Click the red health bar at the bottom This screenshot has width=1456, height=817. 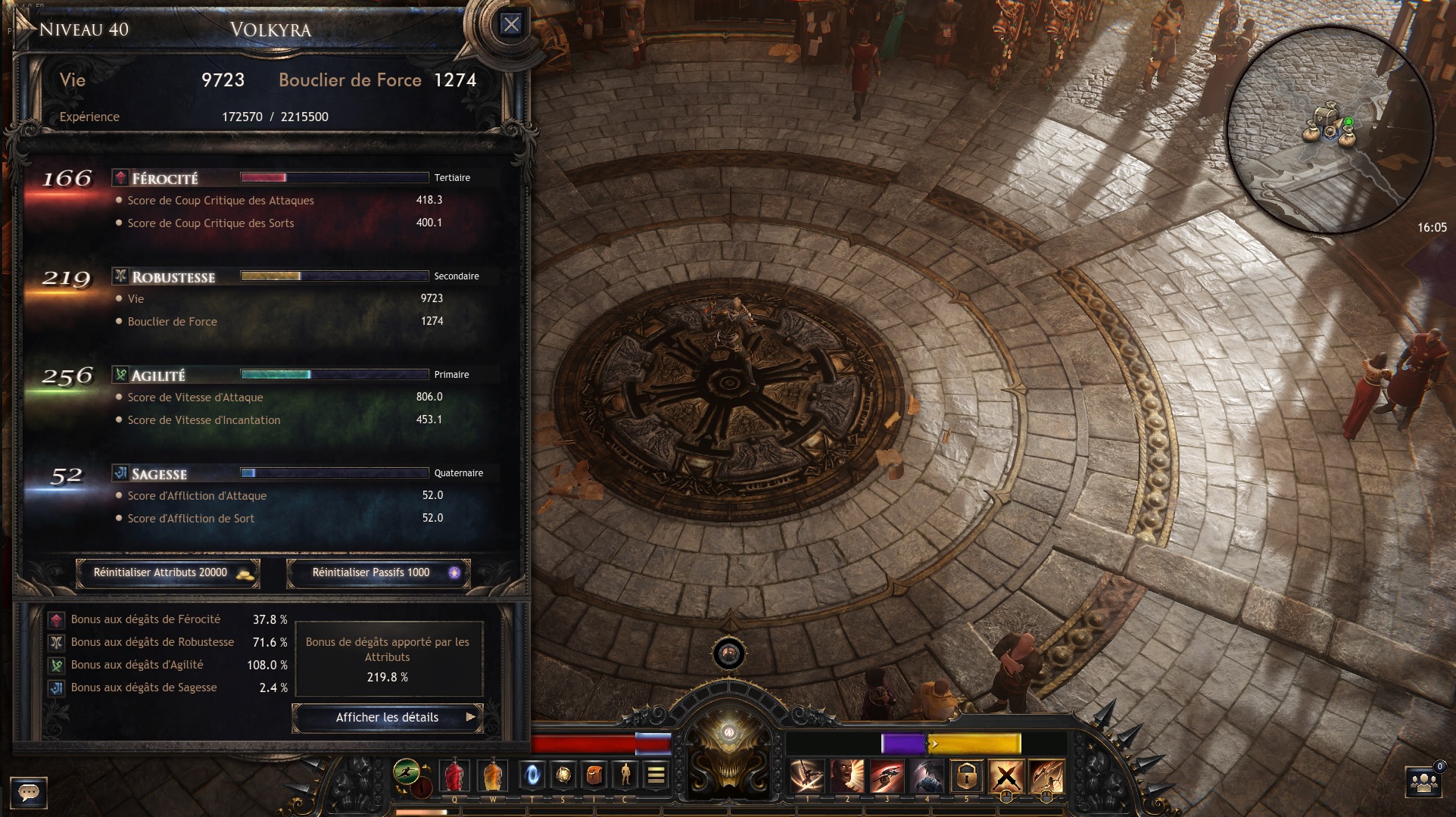click(583, 744)
